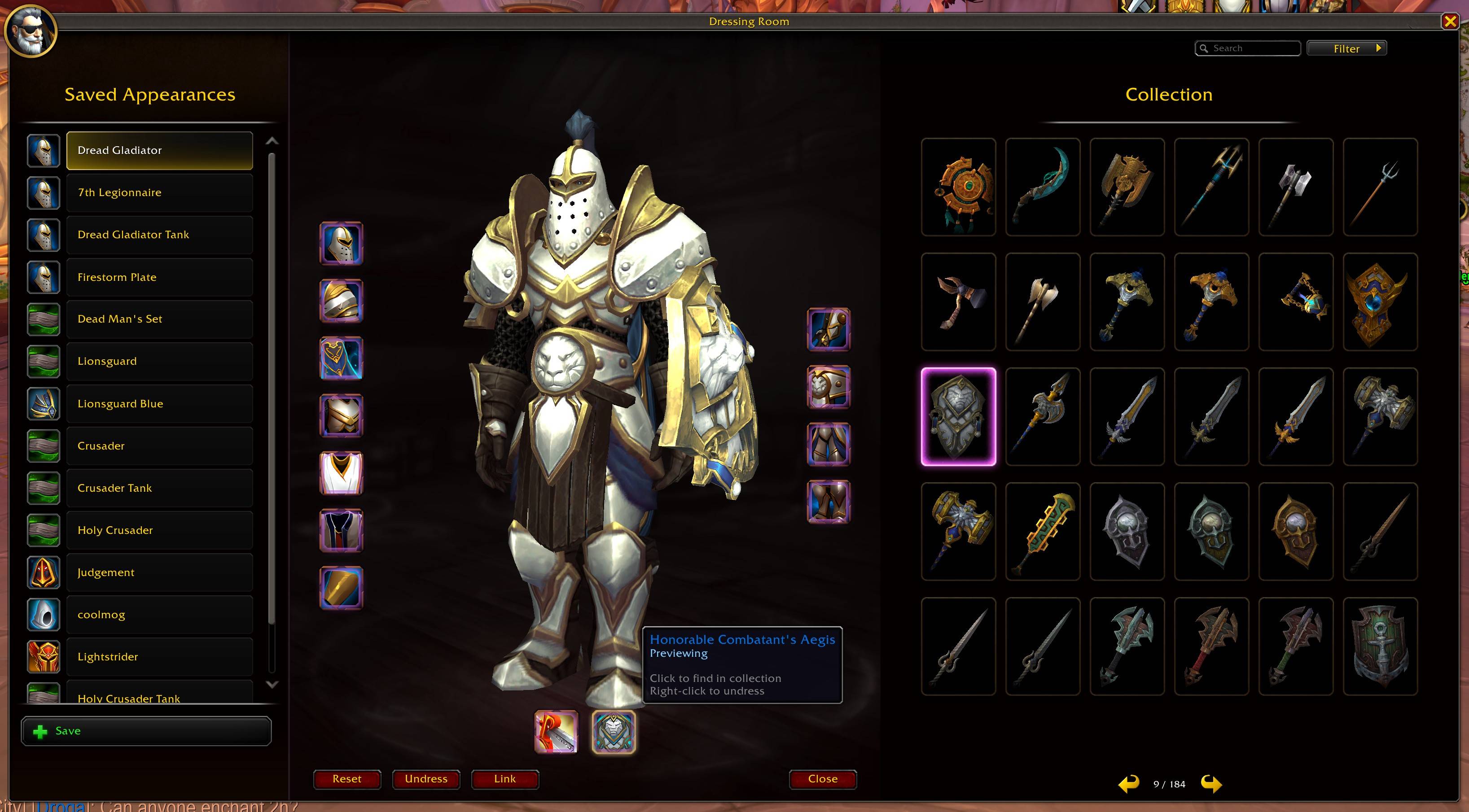Viewport: 1469px width, 812px height.
Task: Close the Dressing Room window
Action: point(1450,22)
